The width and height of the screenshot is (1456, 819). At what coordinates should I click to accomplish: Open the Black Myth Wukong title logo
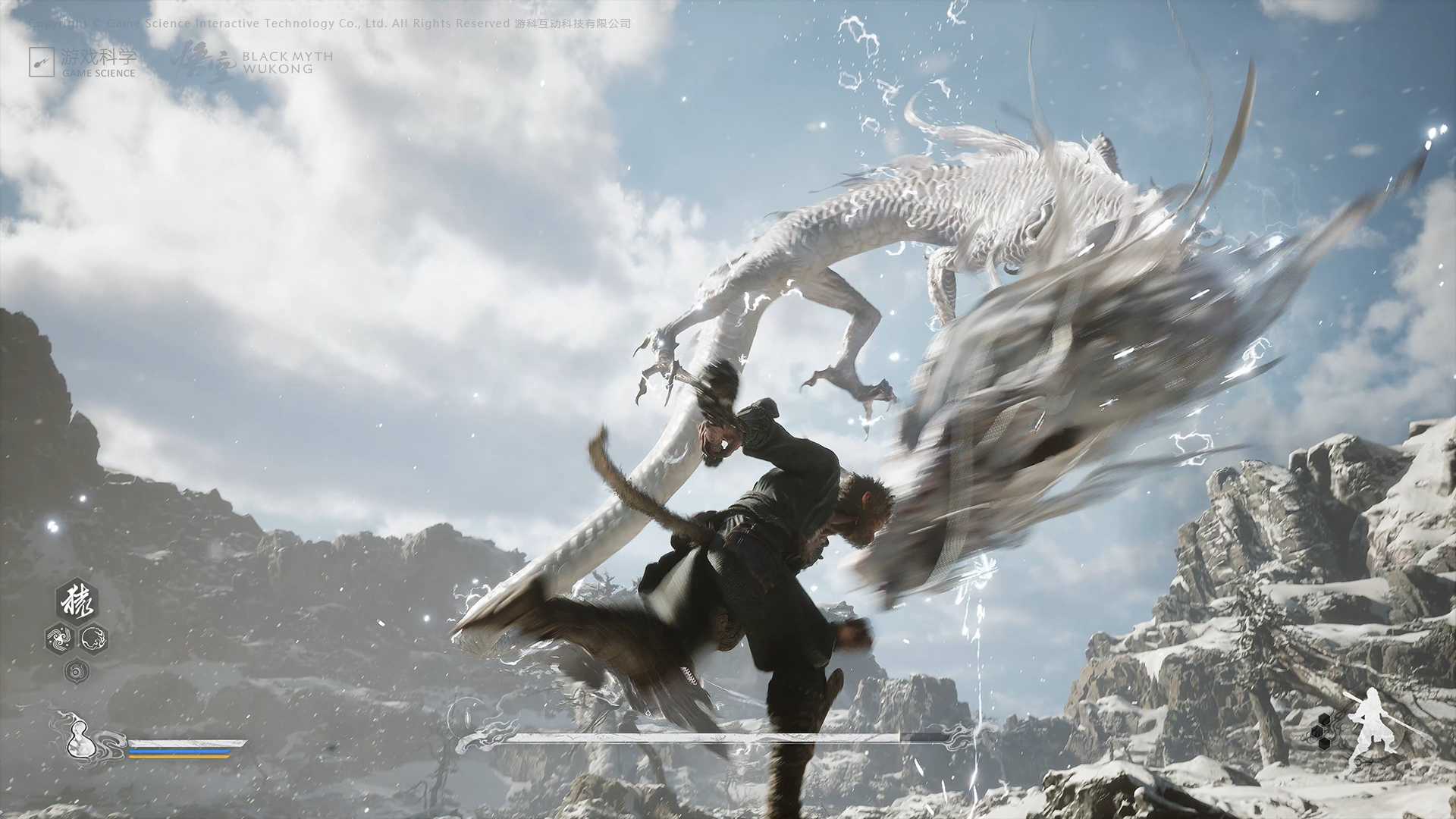[x=288, y=61]
